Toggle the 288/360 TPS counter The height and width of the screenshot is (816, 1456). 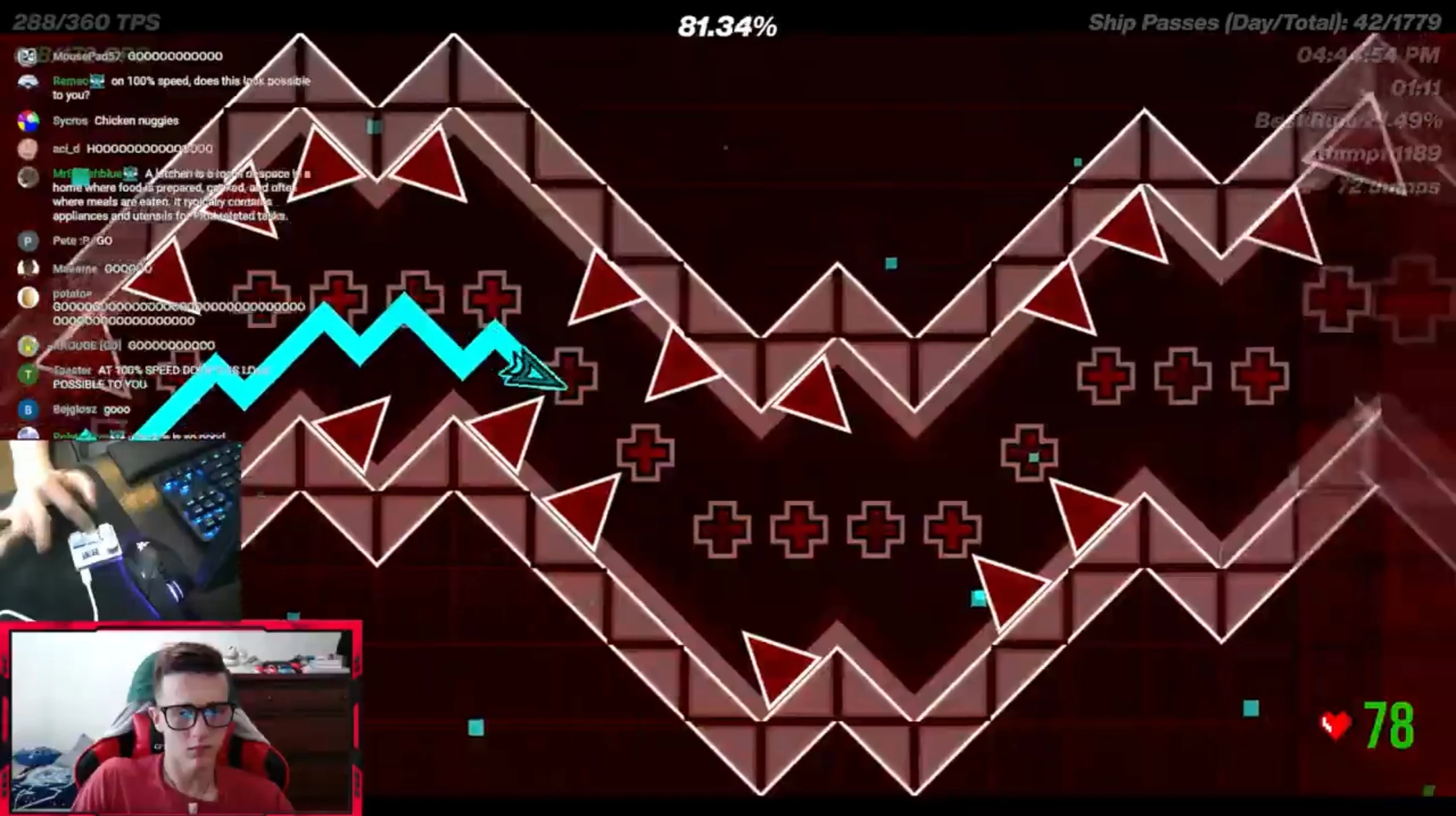point(84,19)
